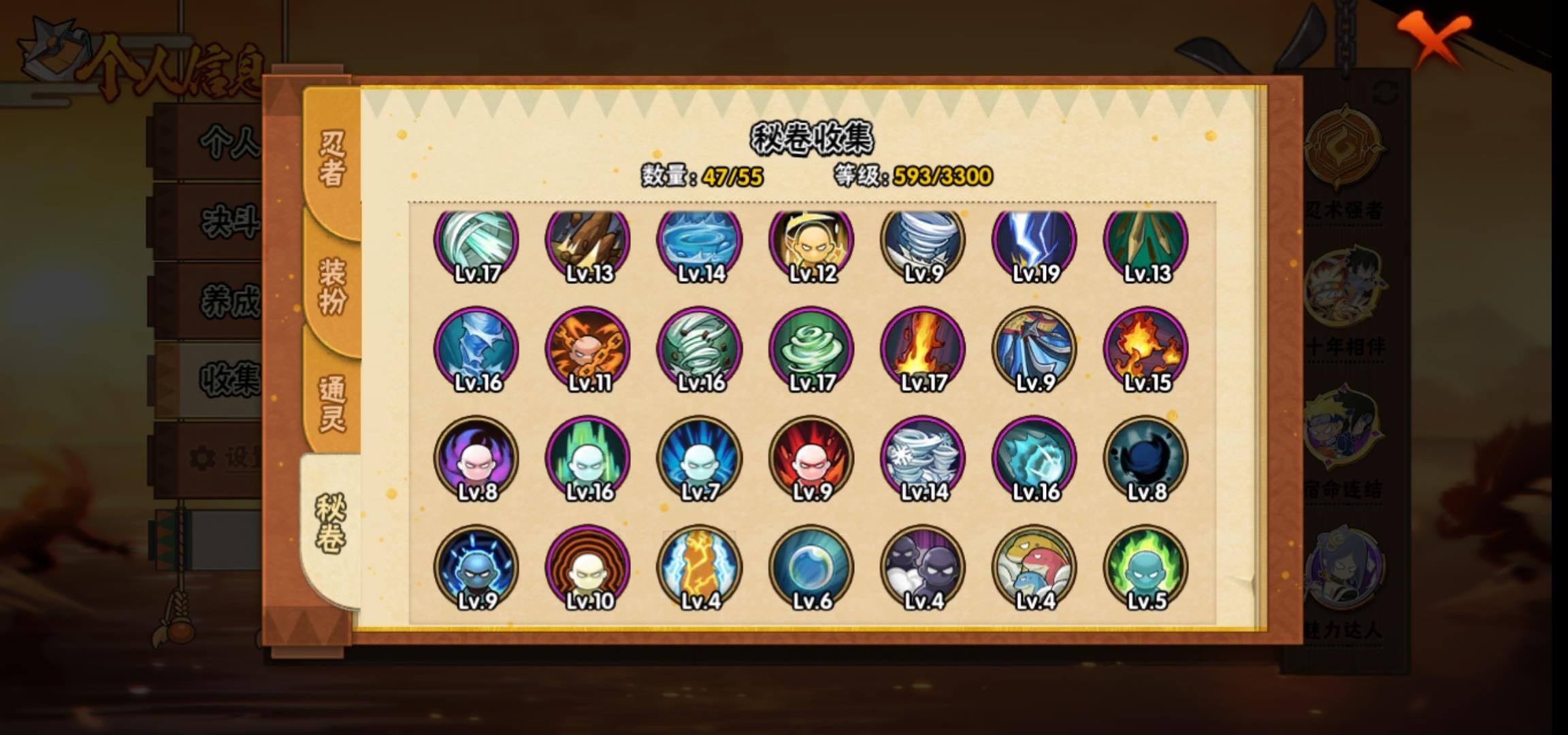Pick the Lv.17 green rose scroll

pyautogui.click(x=811, y=350)
